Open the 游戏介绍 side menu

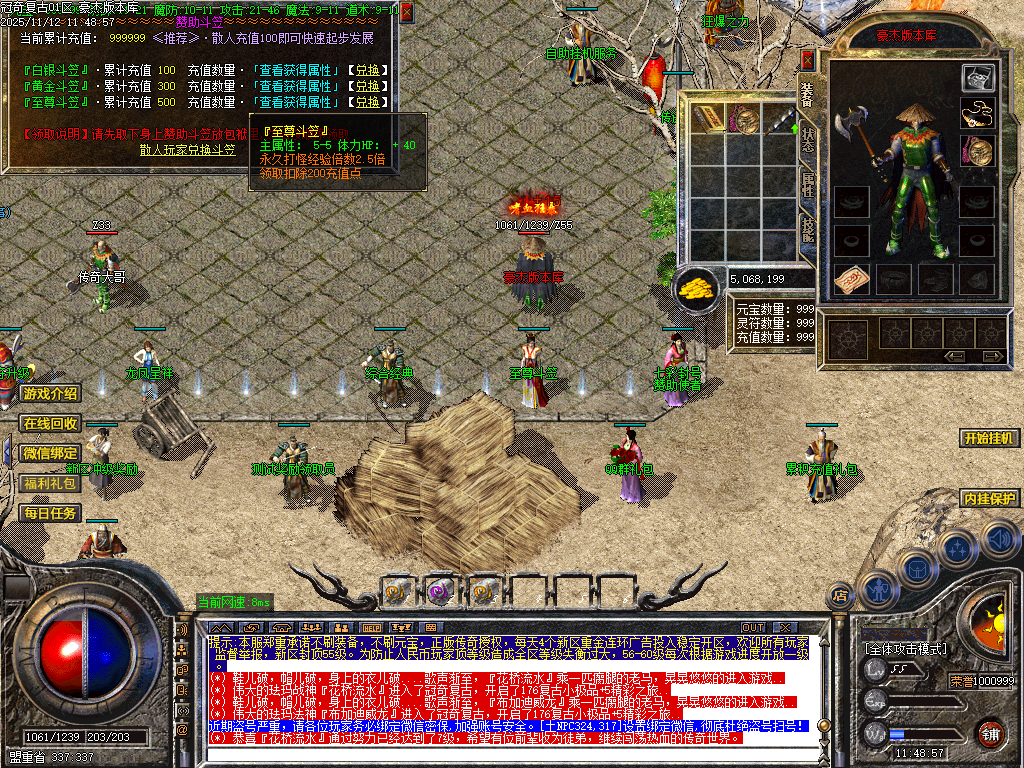click(50, 394)
